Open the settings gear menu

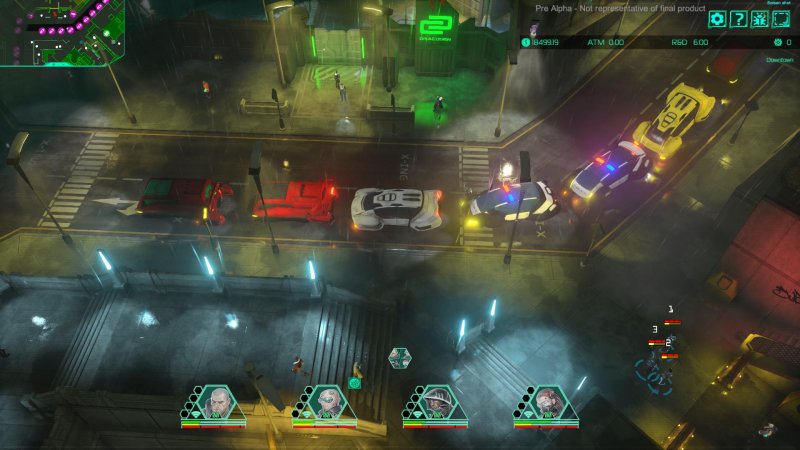pyautogui.click(x=717, y=18)
